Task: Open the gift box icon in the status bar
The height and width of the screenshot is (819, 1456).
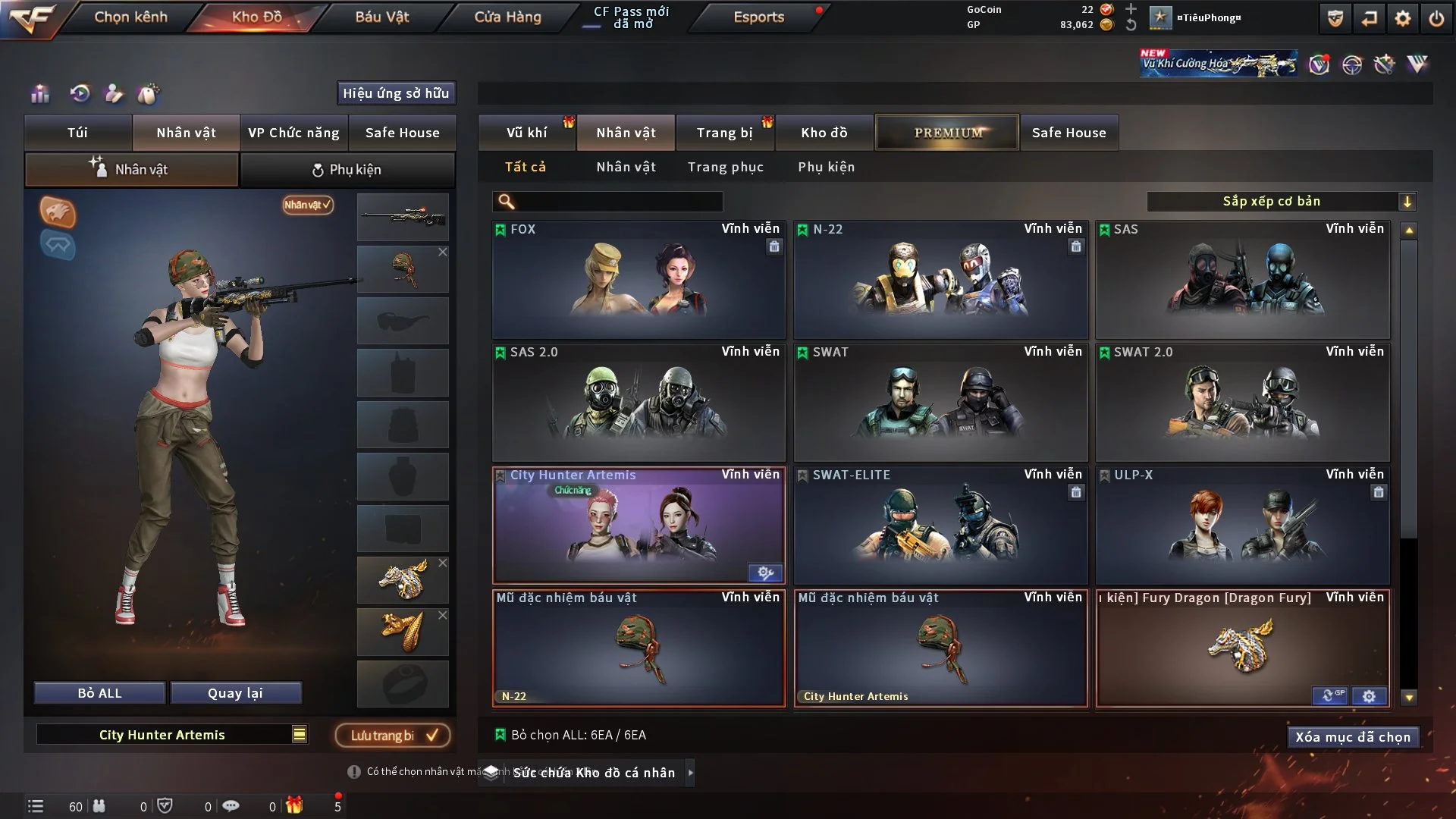Action: [294, 805]
